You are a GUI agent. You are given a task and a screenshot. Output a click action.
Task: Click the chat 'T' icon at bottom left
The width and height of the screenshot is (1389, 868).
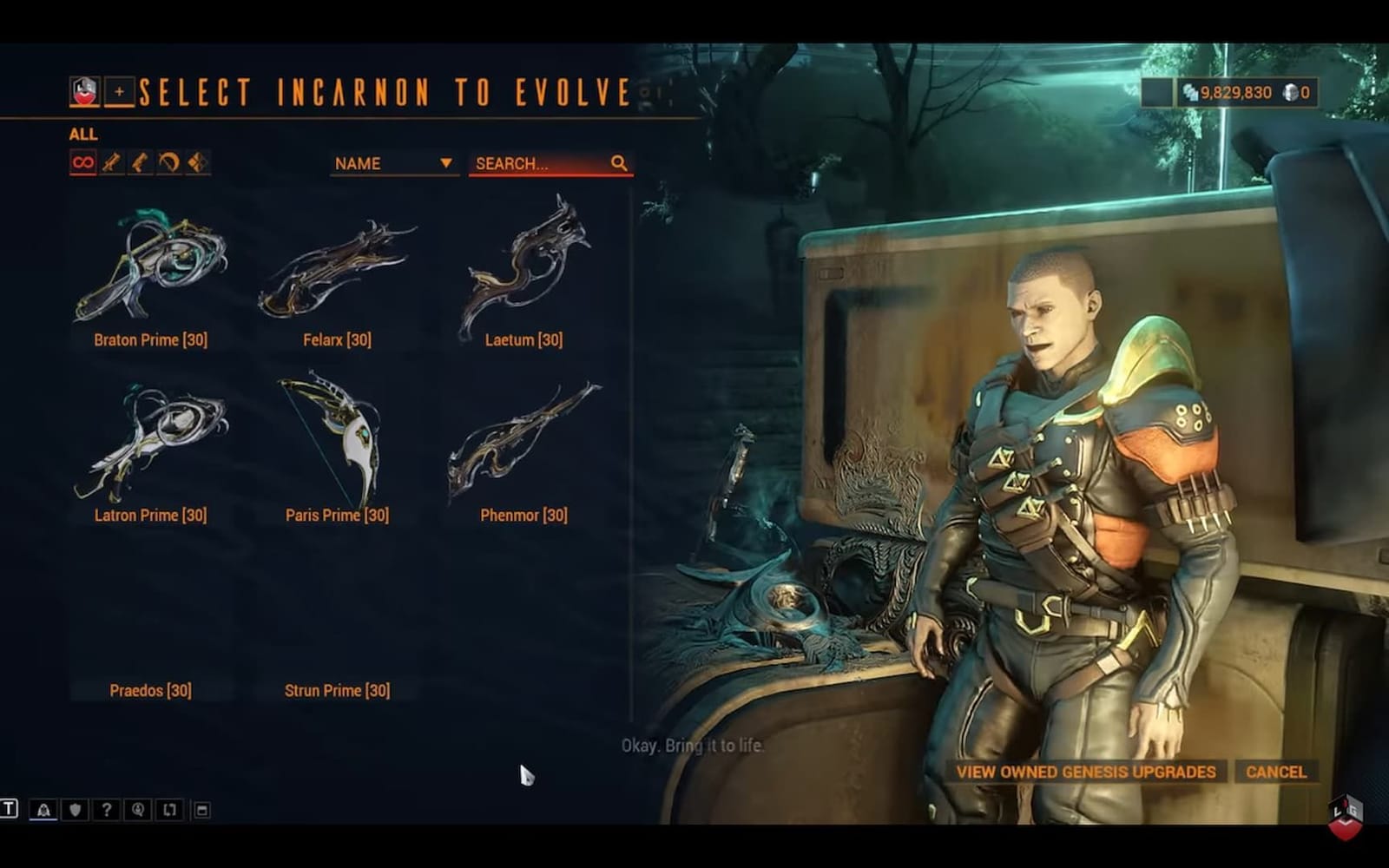[x=11, y=809]
